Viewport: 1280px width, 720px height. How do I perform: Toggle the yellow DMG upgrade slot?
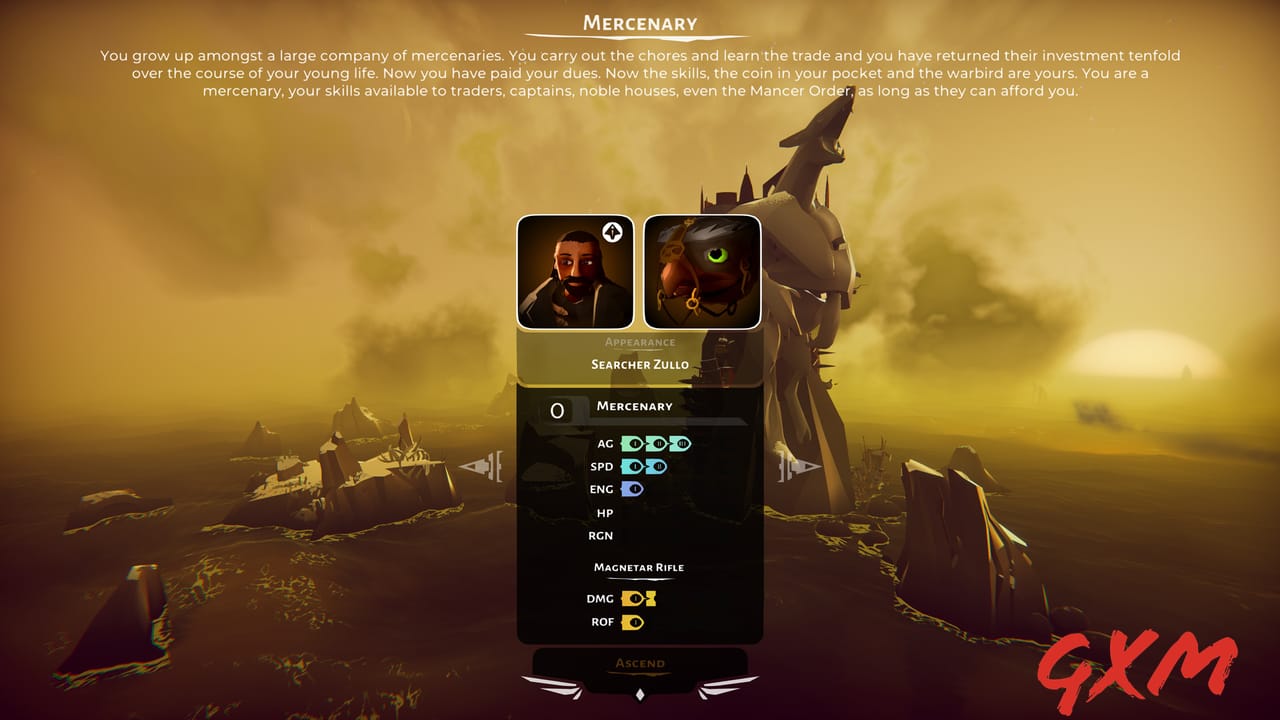[x=650, y=597]
